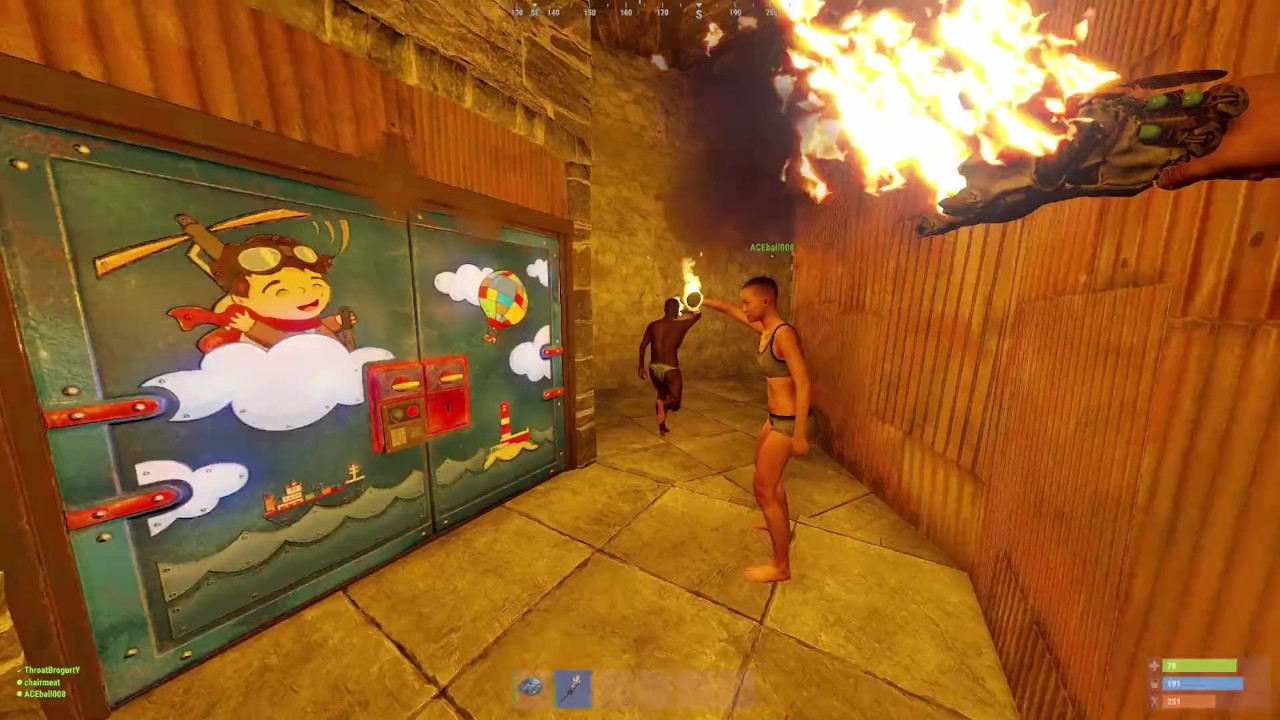Screen dimensions: 1280x720
Task: Open the third empty hotbar slot
Action: (x=616, y=687)
